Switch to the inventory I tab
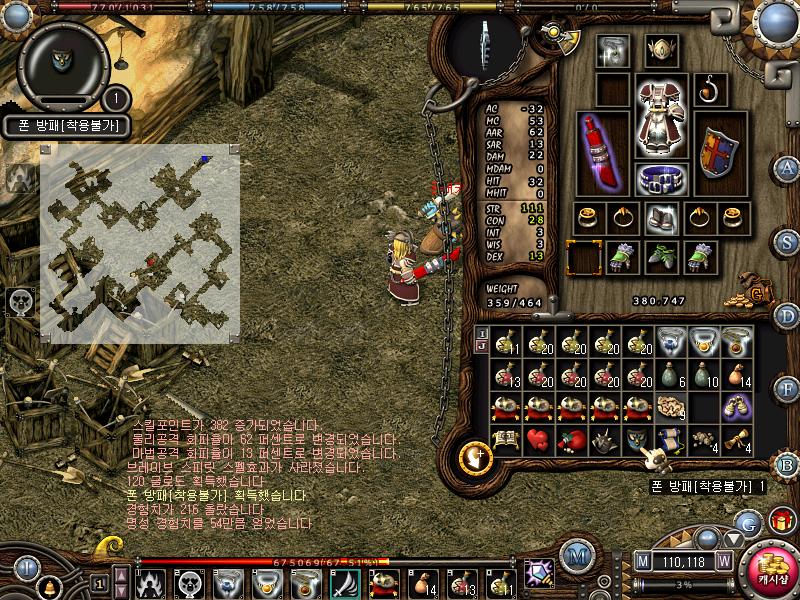The width and height of the screenshot is (800, 600). point(482,333)
